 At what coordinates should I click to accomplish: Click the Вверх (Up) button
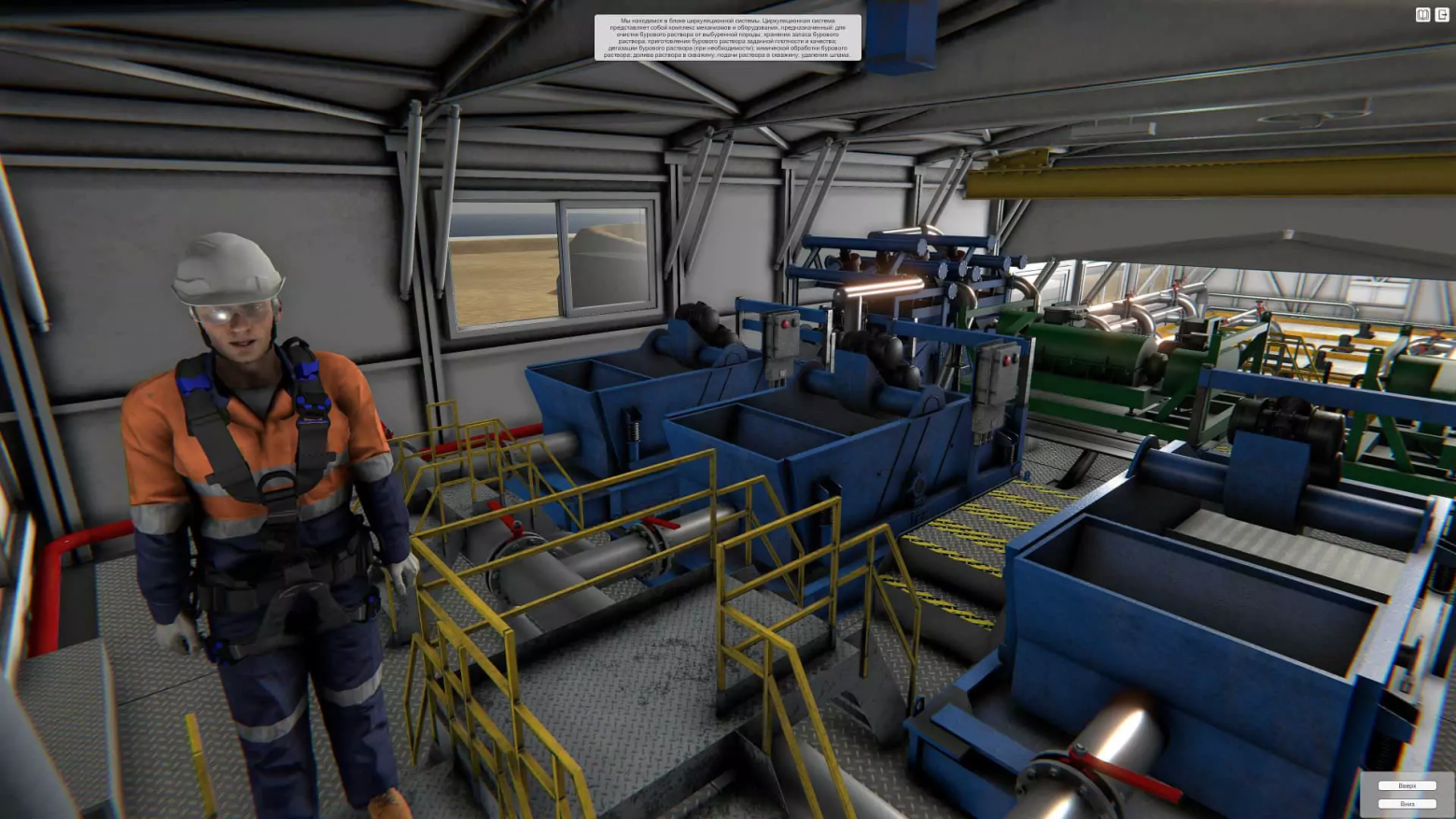pos(1407,786)
